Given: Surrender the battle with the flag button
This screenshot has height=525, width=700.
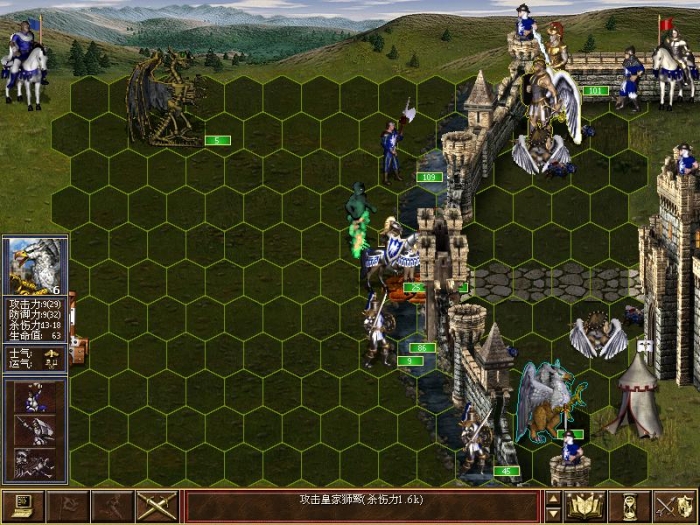Looking at the screenshot, I should (x=68, y=506).
